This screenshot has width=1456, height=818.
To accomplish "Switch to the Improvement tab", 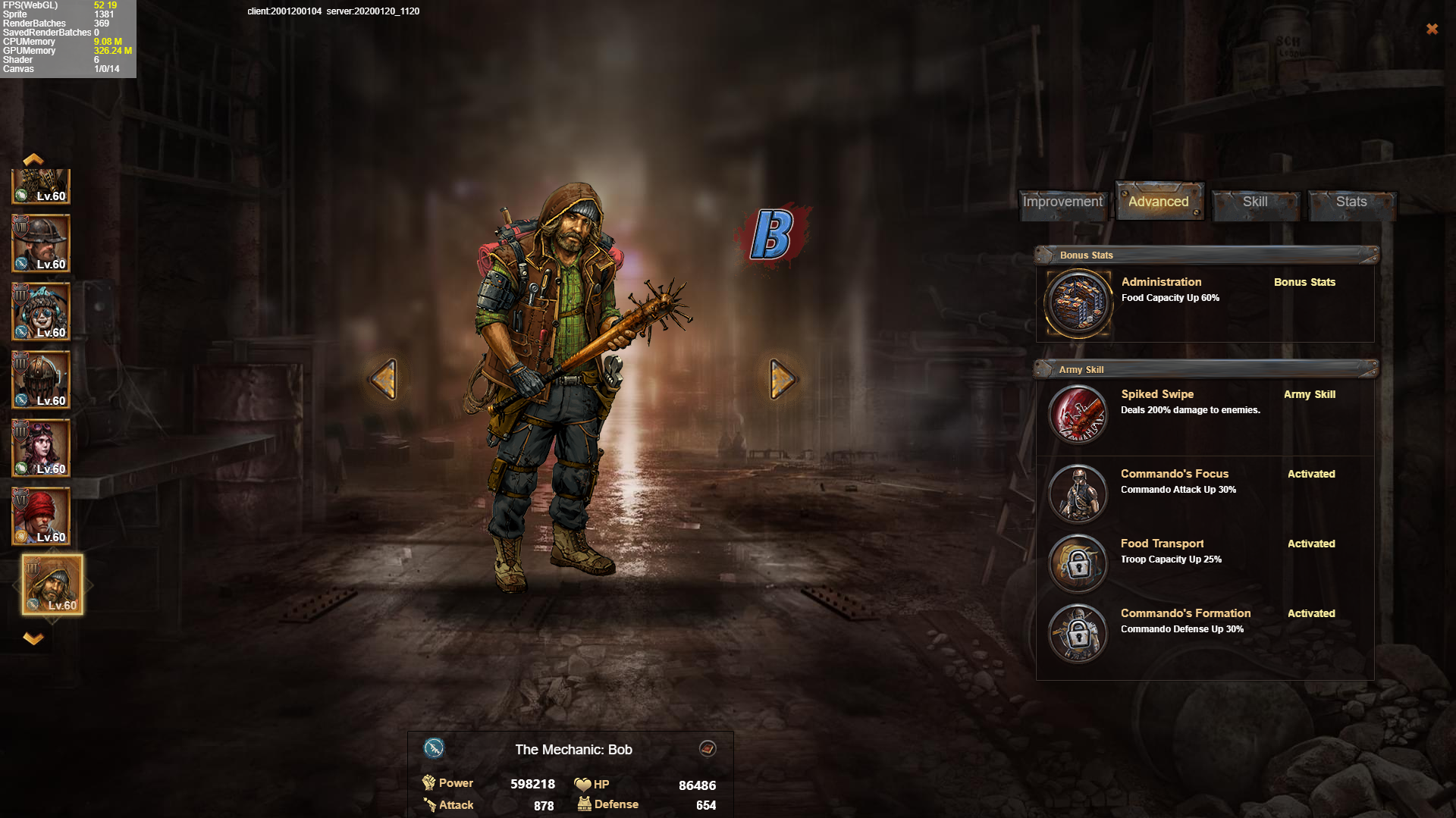I will click(x=1062, y=202).
